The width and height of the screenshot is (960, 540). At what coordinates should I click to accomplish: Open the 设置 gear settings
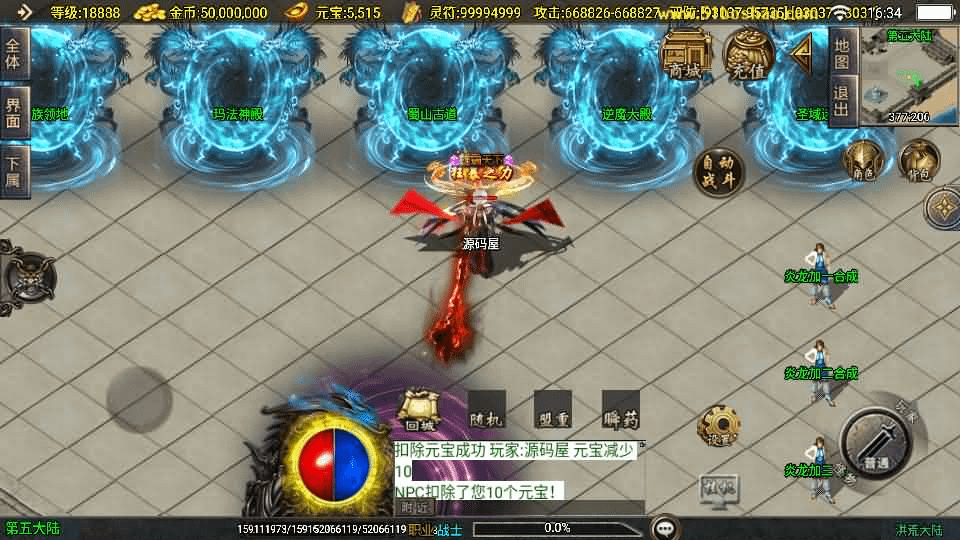coord(718,427)
